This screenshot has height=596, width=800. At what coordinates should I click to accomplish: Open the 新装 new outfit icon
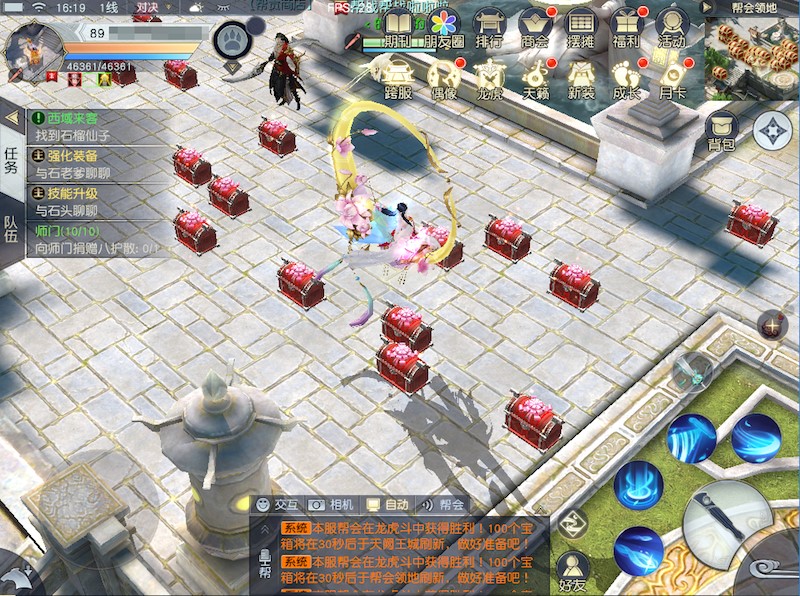pos(581,78)
